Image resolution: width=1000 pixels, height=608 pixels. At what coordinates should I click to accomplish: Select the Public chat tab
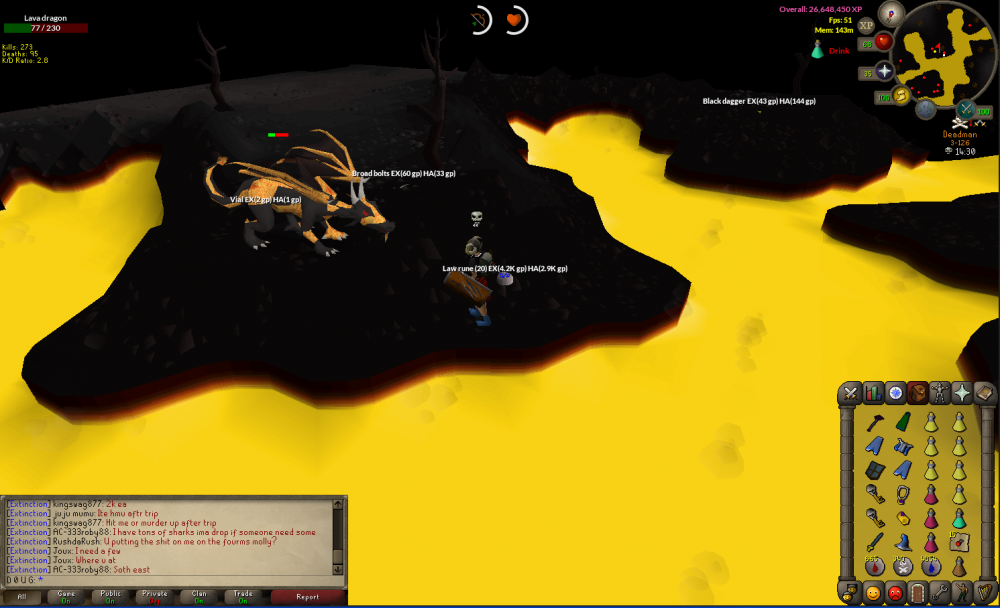110,597
